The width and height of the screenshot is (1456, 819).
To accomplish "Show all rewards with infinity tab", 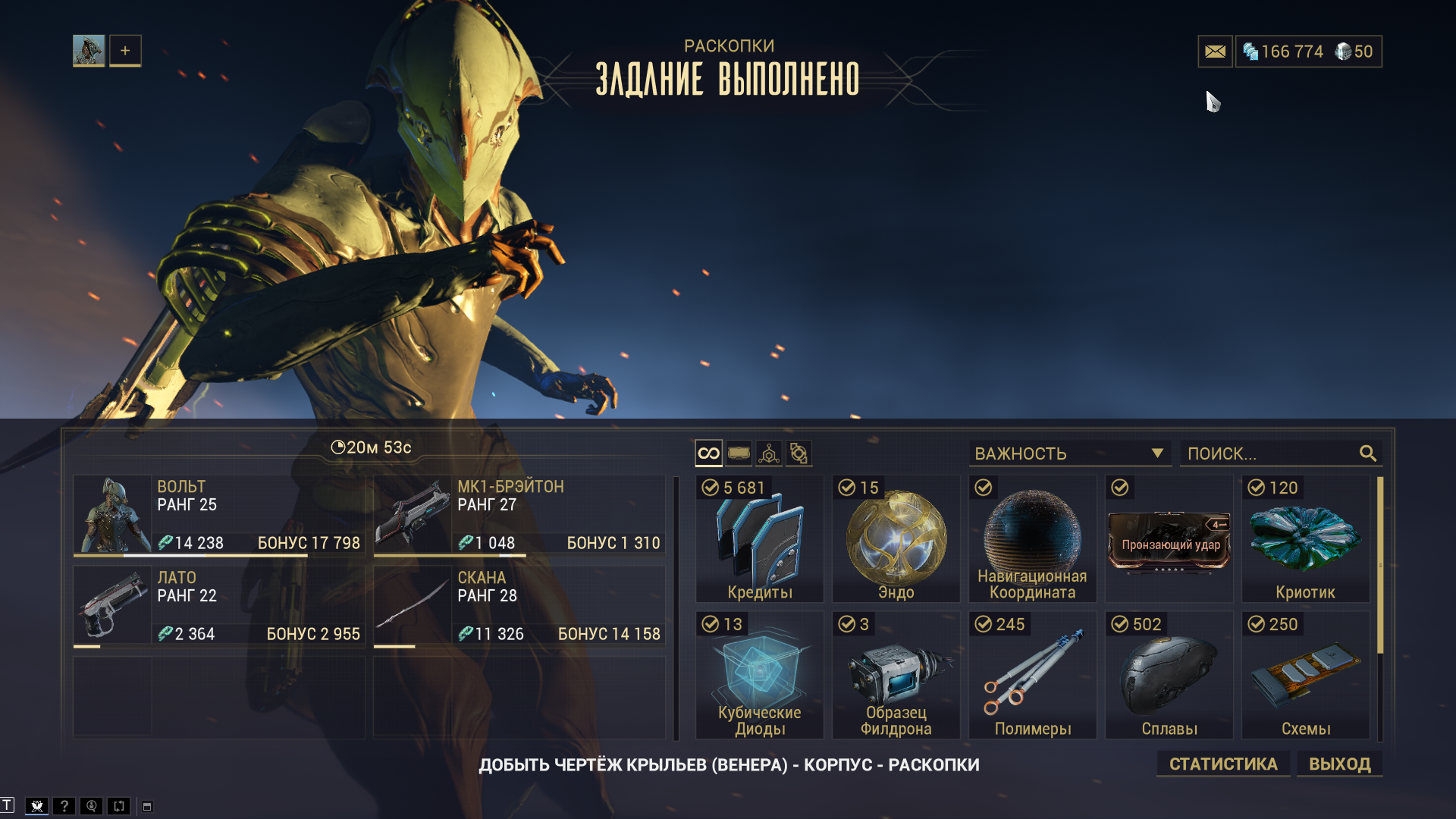I will [x=708, y=453].
